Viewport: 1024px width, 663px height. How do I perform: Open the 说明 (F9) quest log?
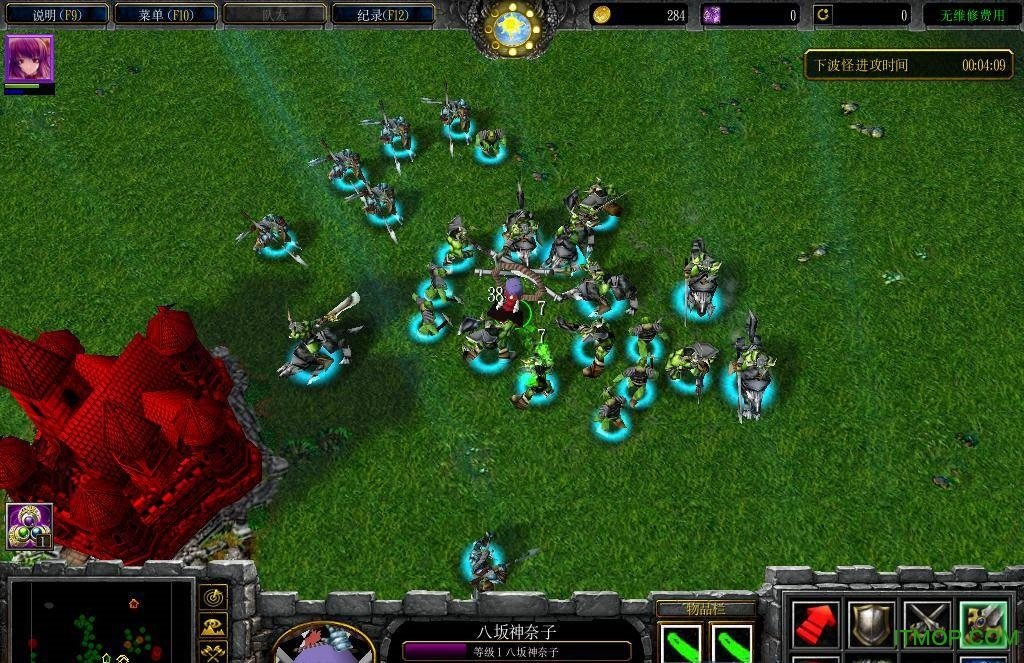(56, 15)
